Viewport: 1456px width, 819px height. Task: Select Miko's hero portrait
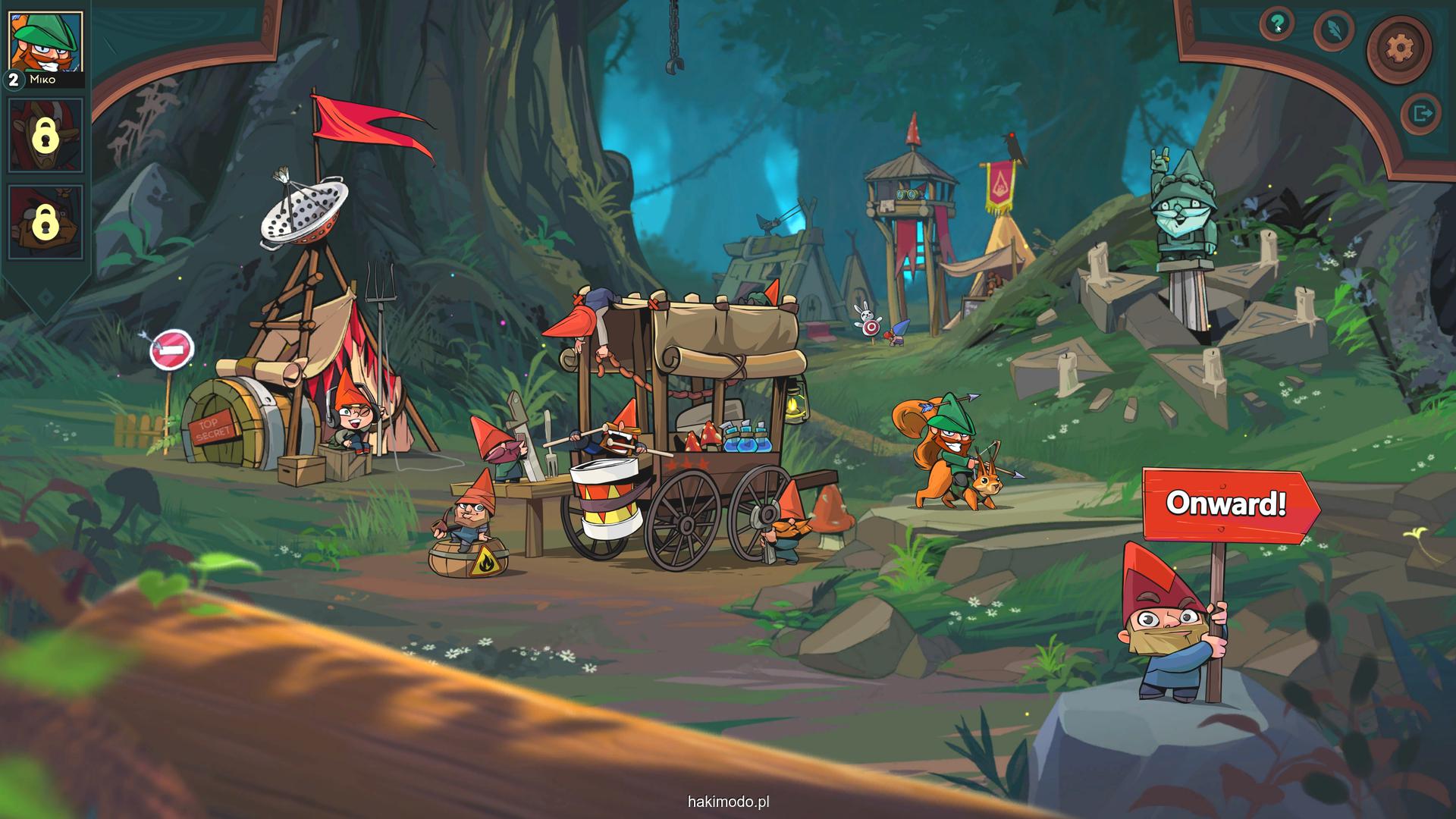pos(45,42)
